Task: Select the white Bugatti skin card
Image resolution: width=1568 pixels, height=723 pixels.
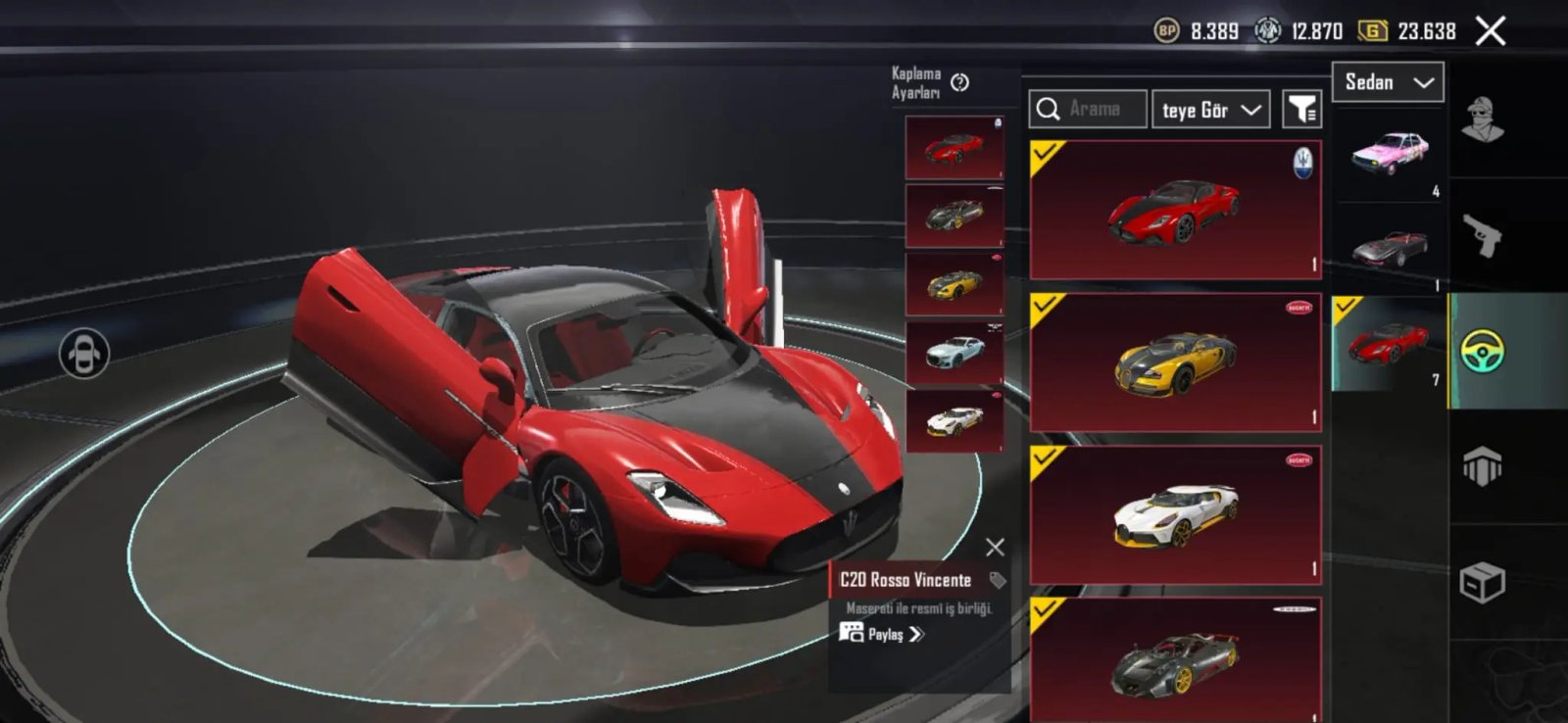Action: pos(1175,515)
